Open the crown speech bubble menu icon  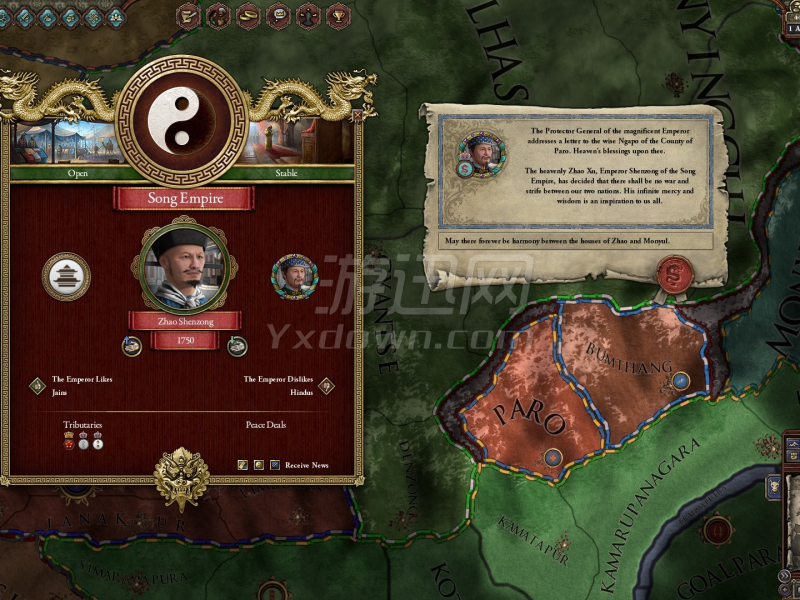click(x=279, y=15)
